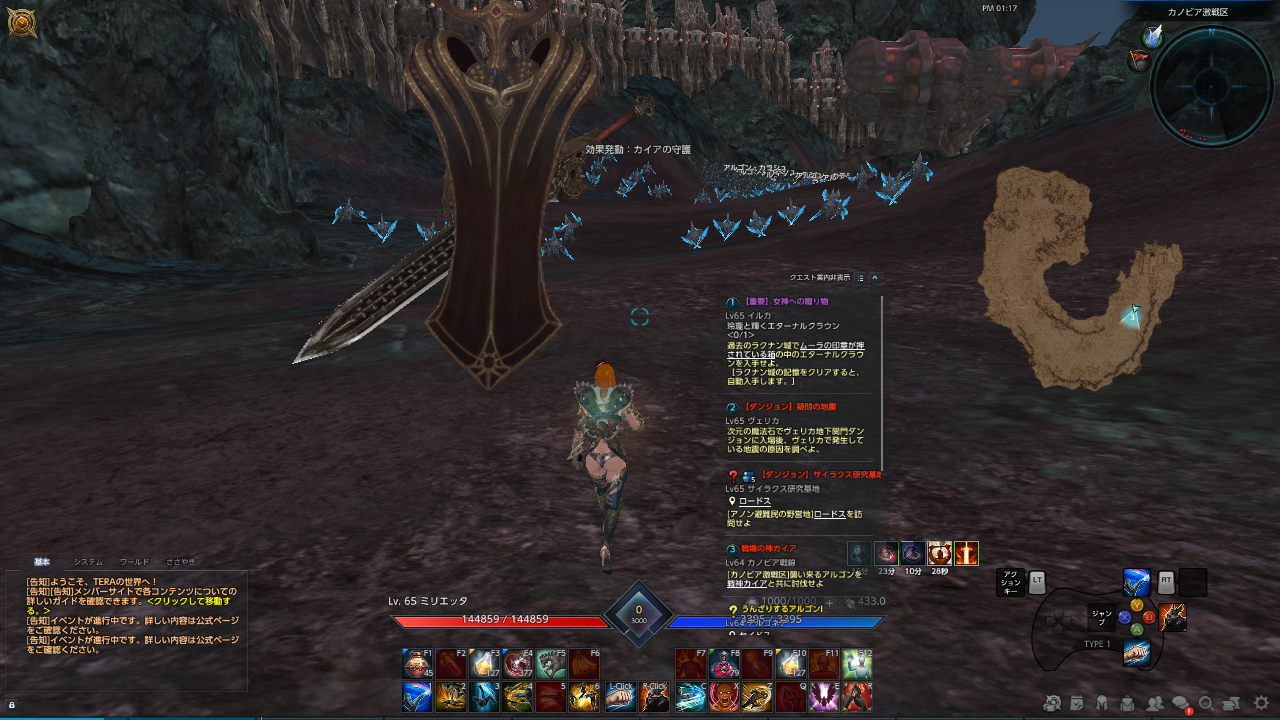The width and height of the screenshot is (1280, 720).
Task: Switch to the システム chat tab
Action: click(x=88, y=562)
